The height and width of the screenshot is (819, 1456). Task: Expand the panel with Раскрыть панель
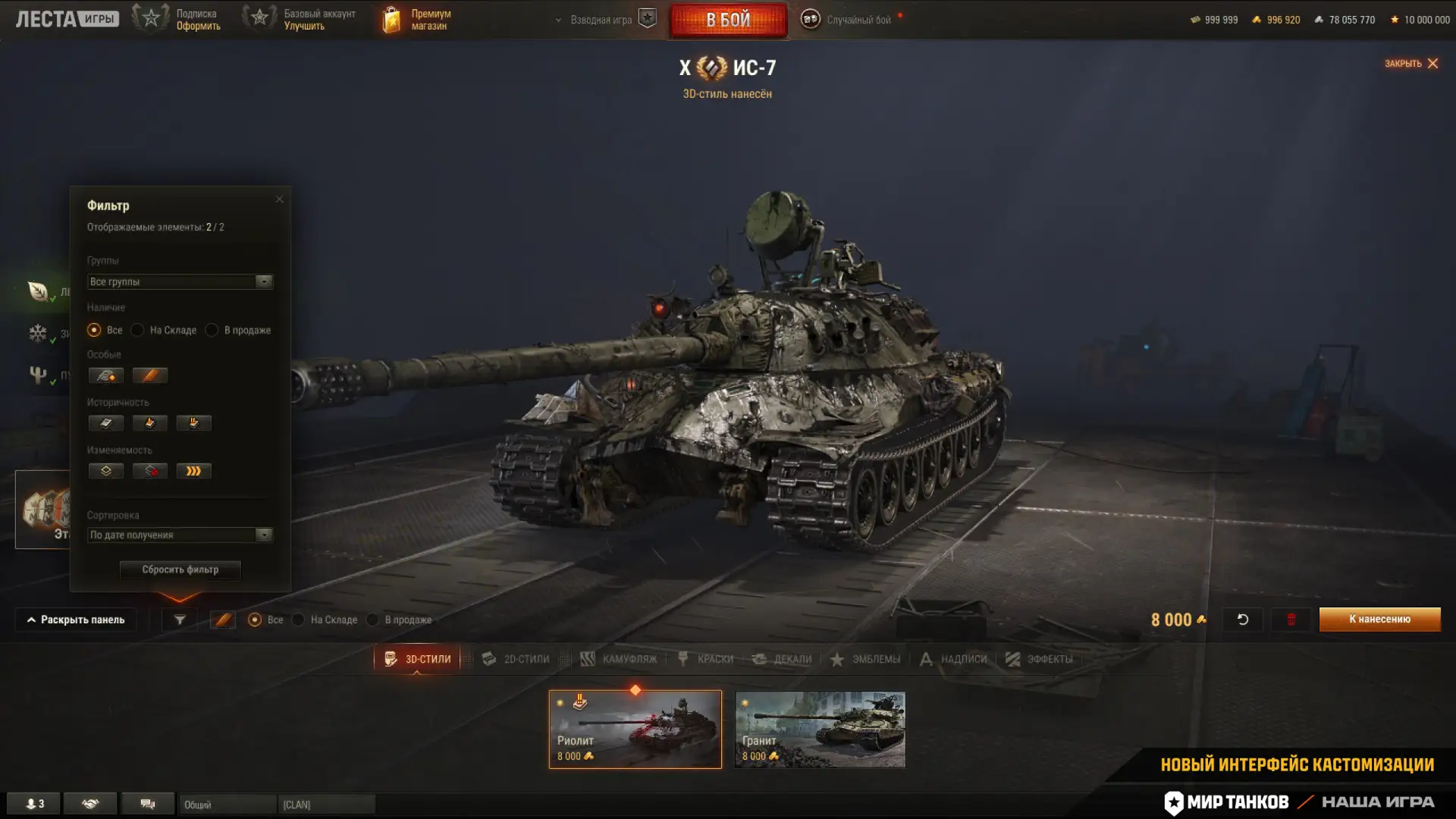click(76, 620)
